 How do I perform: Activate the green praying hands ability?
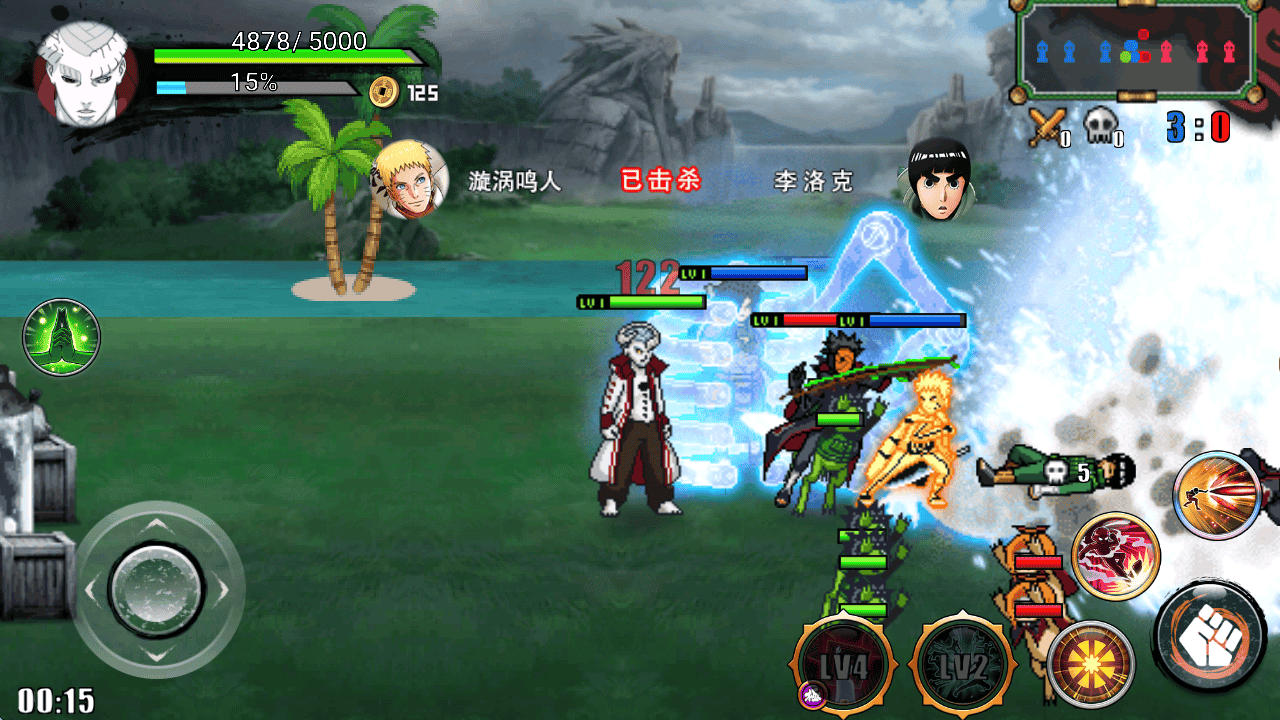62,337
